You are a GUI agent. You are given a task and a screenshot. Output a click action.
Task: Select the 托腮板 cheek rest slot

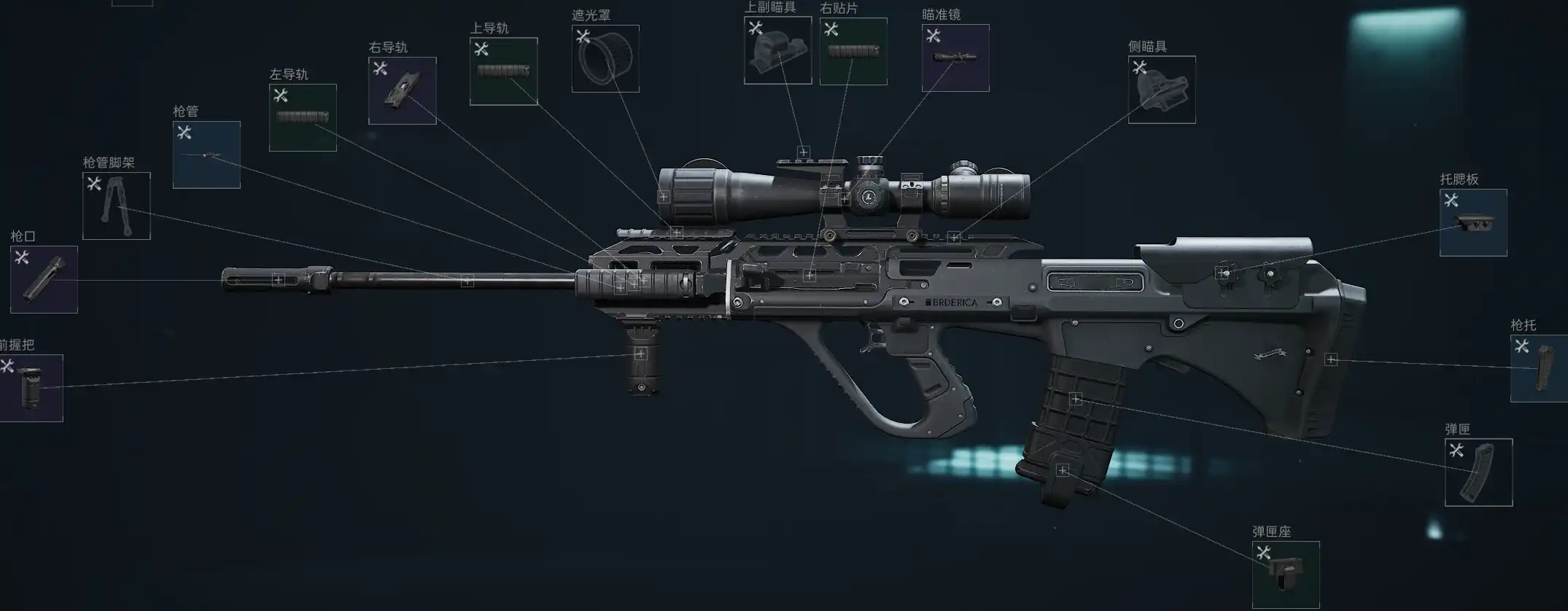click(x=1473, y=222)
